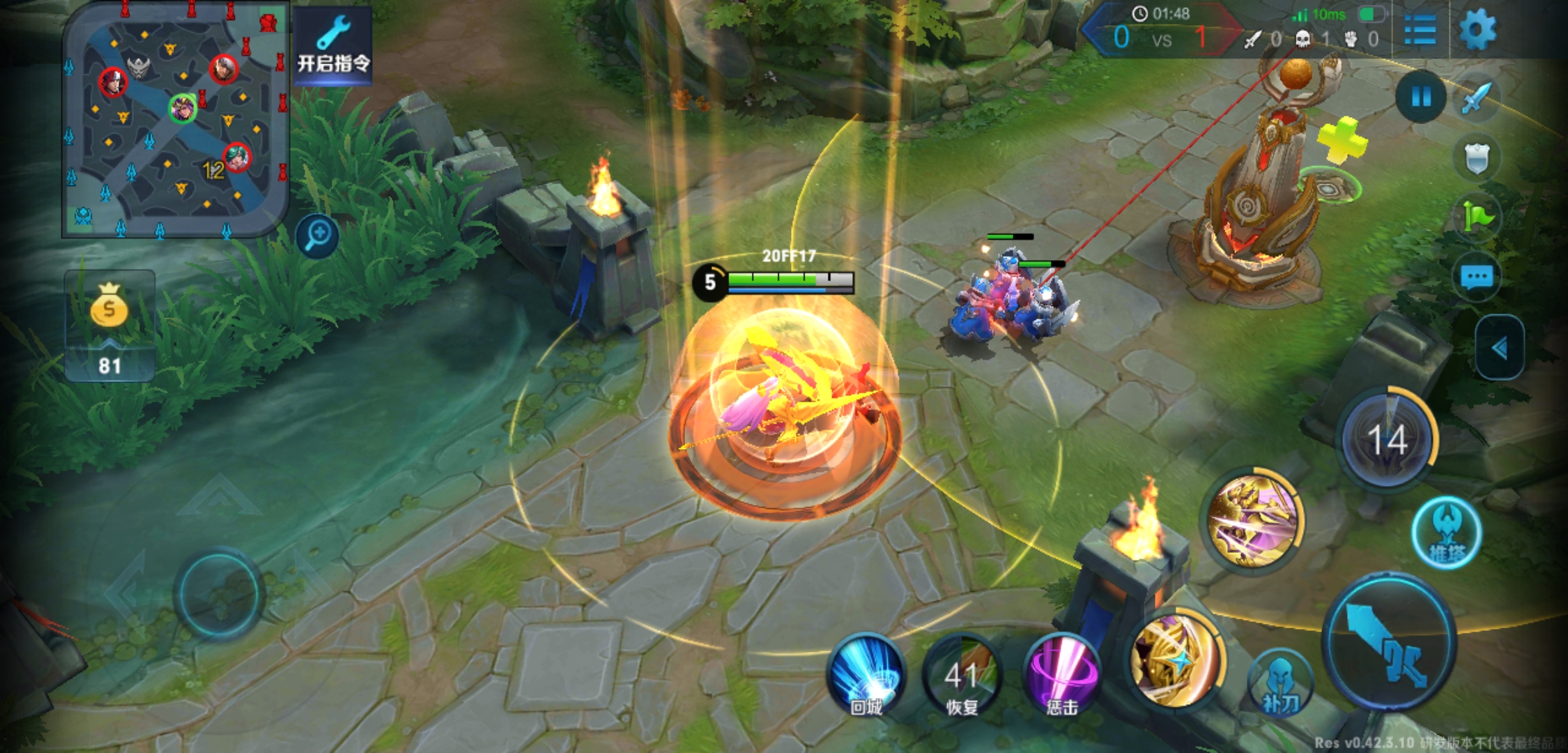Send the shield defend signal
This screenshot has height=753, width=1568.
pyautogui.click(x=1476, y=158)
